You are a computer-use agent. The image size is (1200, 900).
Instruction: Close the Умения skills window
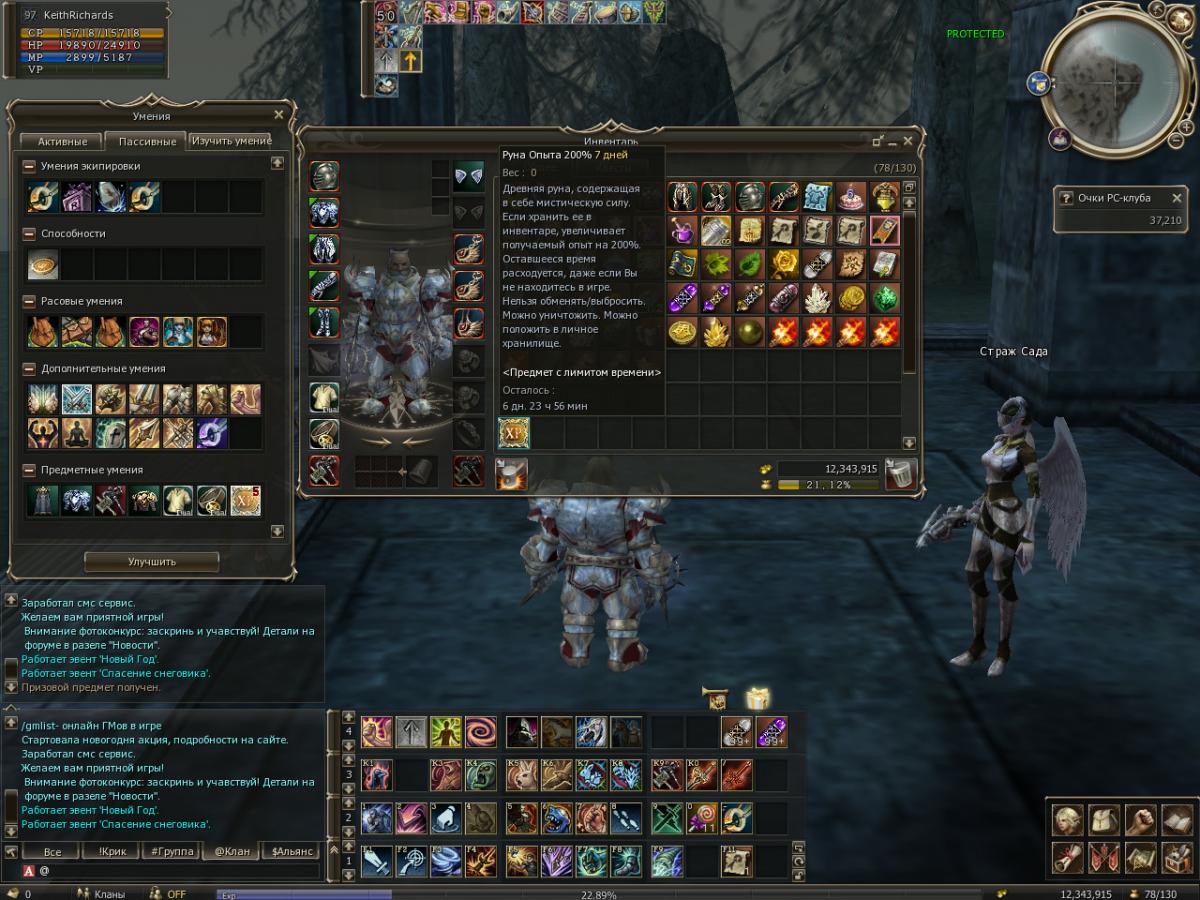pos(279,115)
